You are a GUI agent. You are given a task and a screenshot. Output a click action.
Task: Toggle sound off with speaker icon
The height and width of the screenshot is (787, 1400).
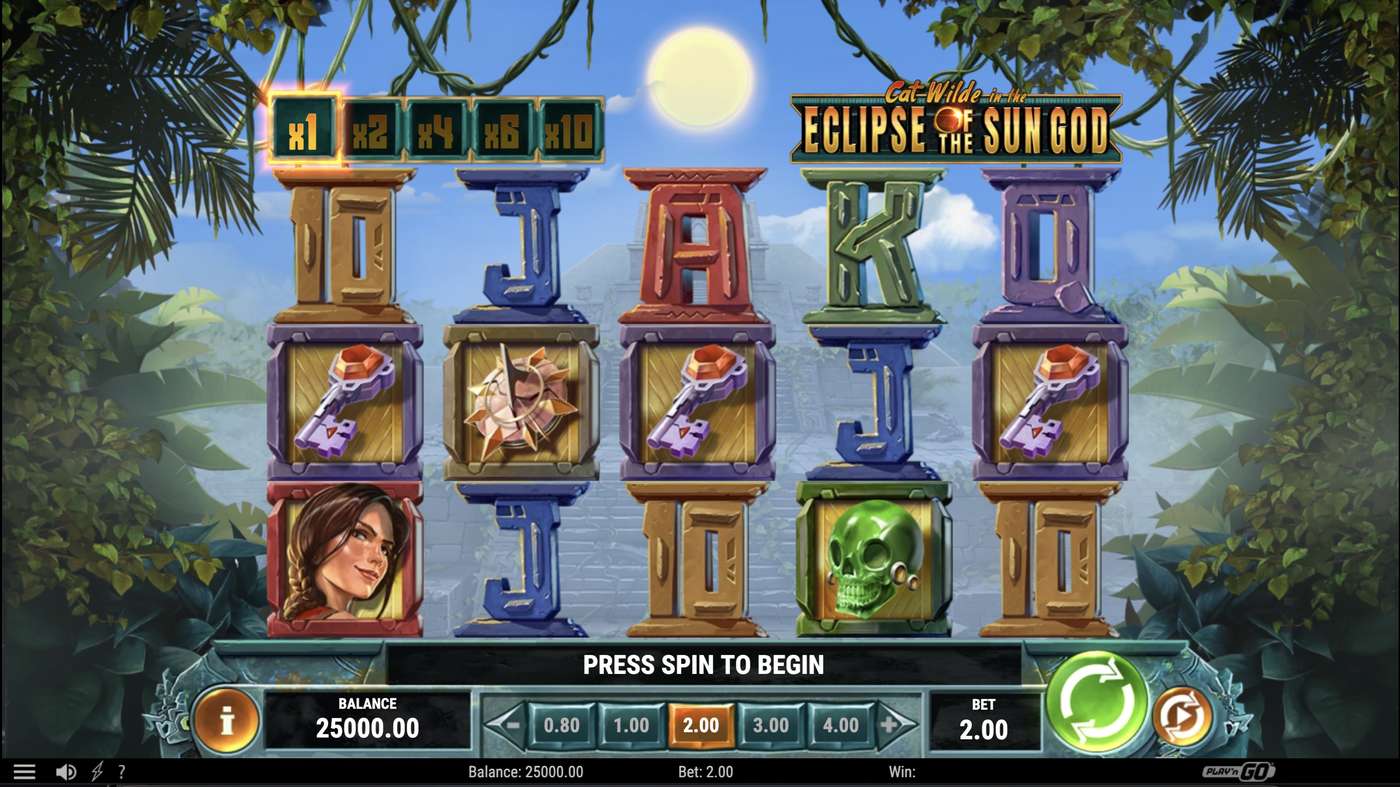pyautogui.click(x=64, y=771)
